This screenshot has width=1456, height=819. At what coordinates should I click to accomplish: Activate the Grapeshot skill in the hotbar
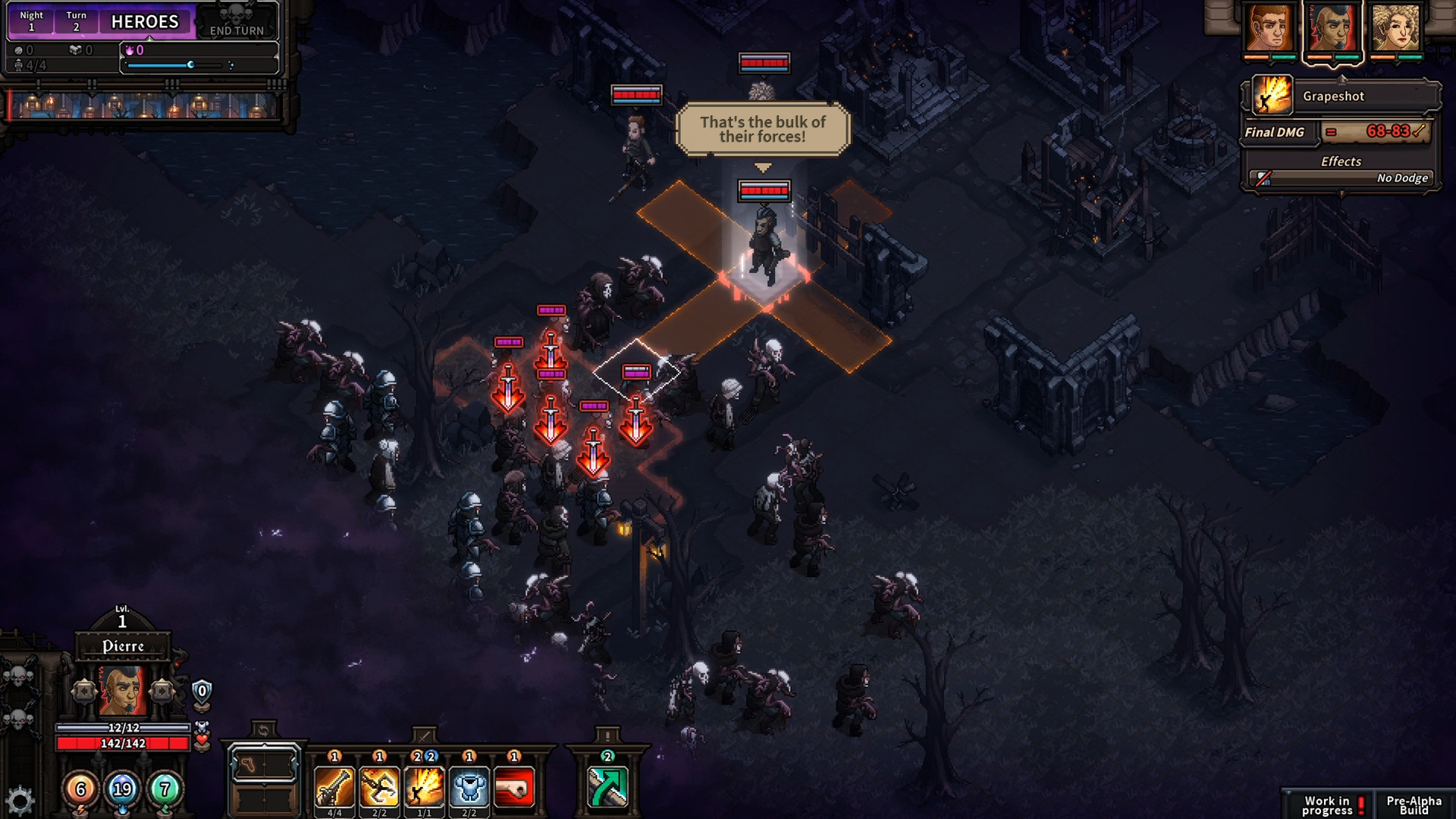(424, 787)
